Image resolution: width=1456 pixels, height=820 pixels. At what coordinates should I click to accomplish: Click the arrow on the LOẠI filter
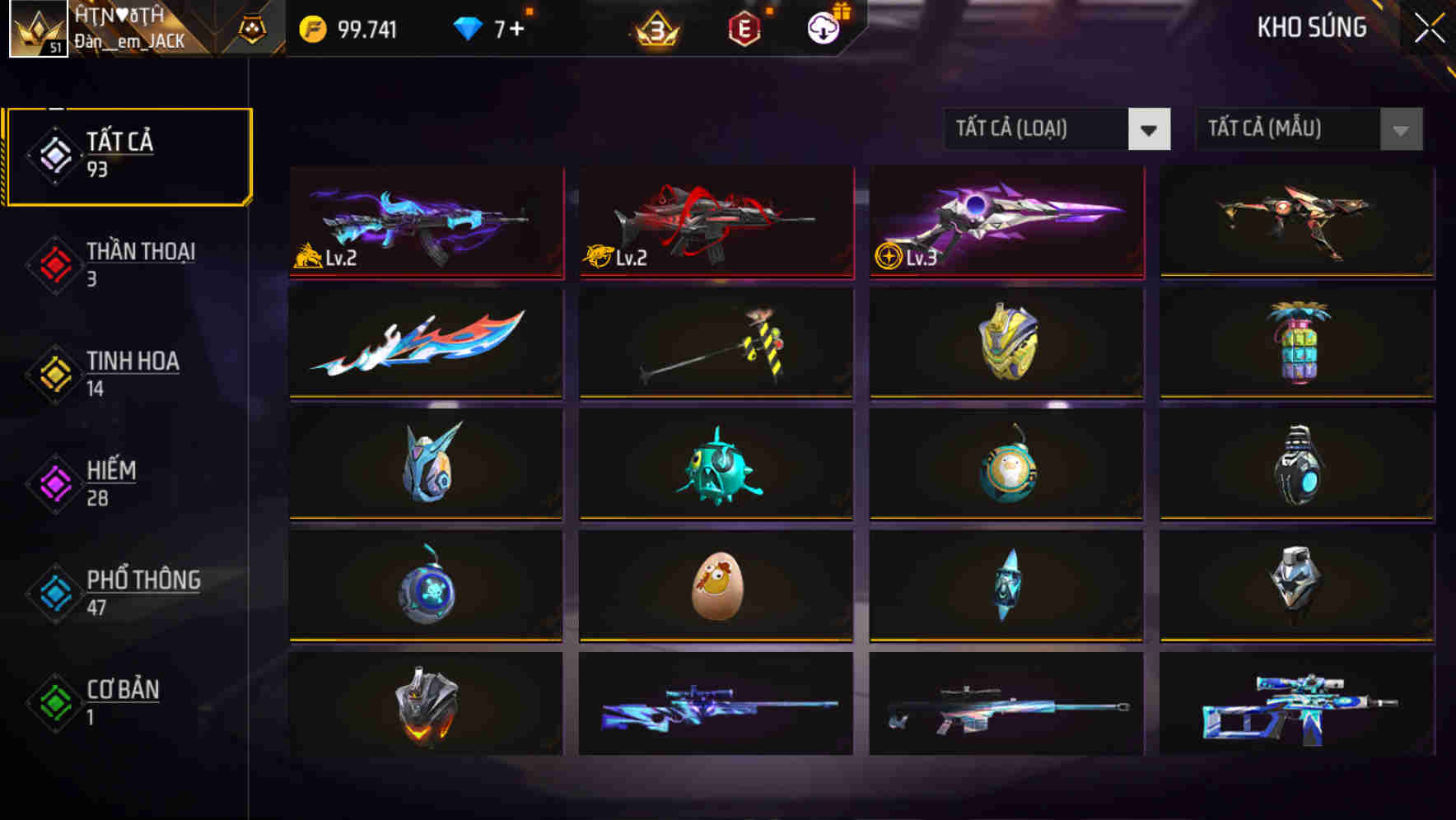[x=1150, y=129]
